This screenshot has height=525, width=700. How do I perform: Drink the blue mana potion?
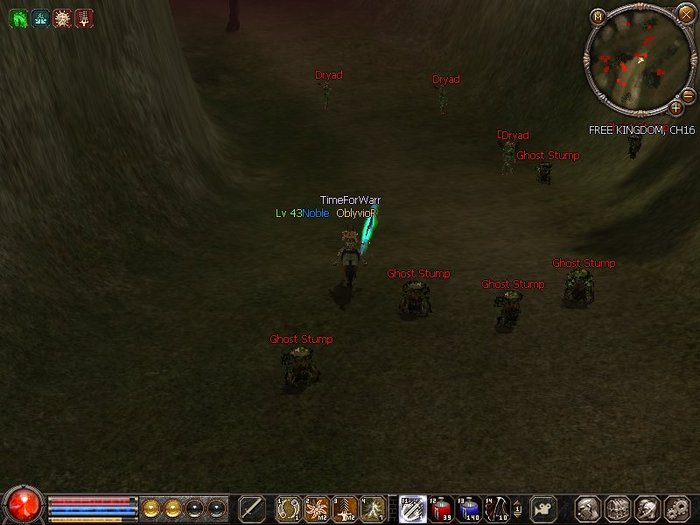click(469, 508)
